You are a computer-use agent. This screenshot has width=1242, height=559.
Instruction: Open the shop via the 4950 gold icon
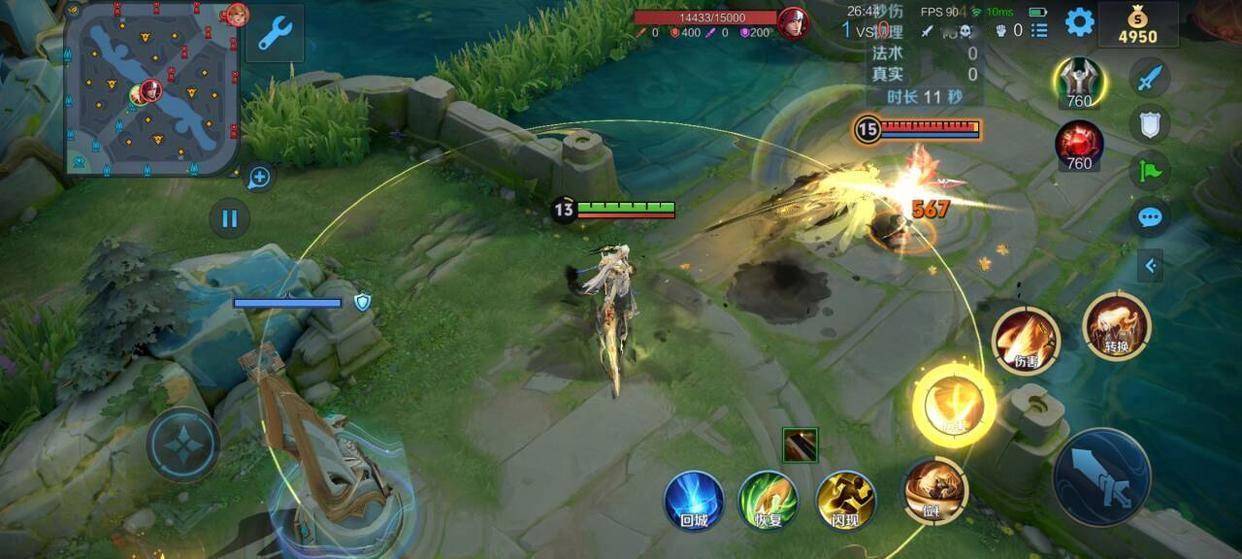click(1137, 25)
